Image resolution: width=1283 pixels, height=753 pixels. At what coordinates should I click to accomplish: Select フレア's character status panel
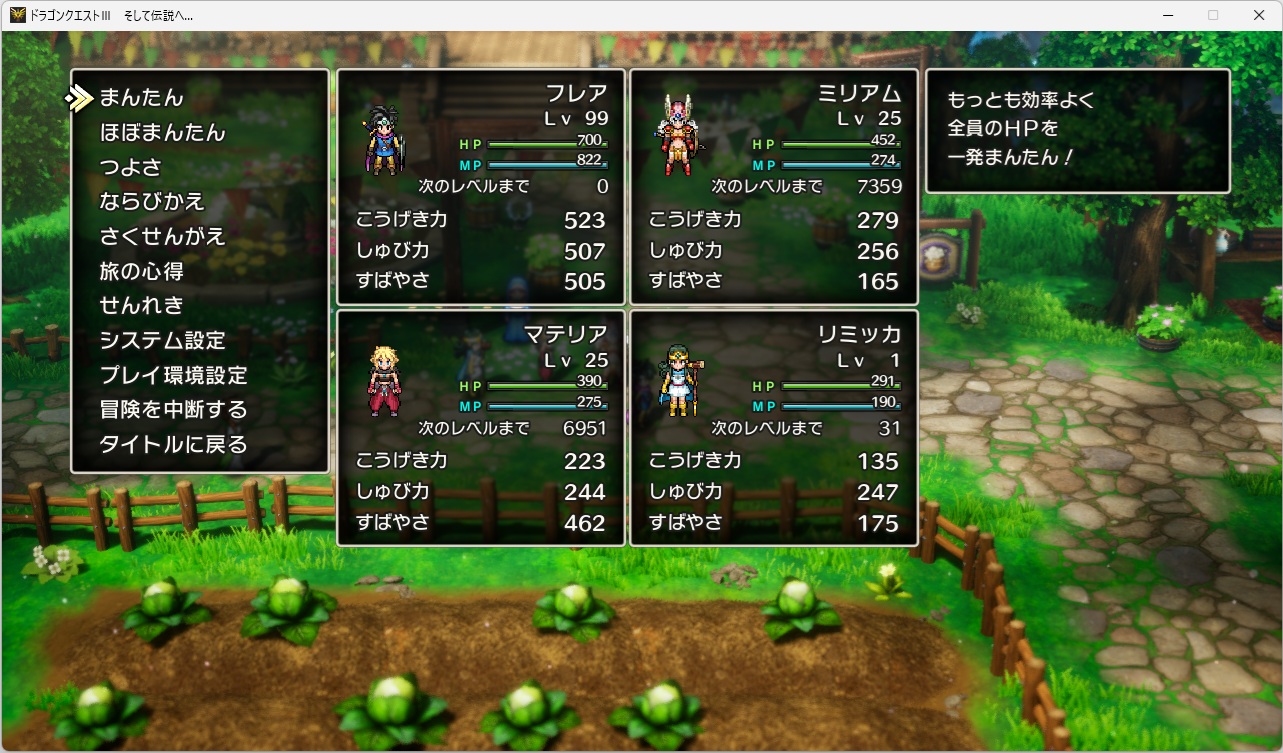click(481, 187)
